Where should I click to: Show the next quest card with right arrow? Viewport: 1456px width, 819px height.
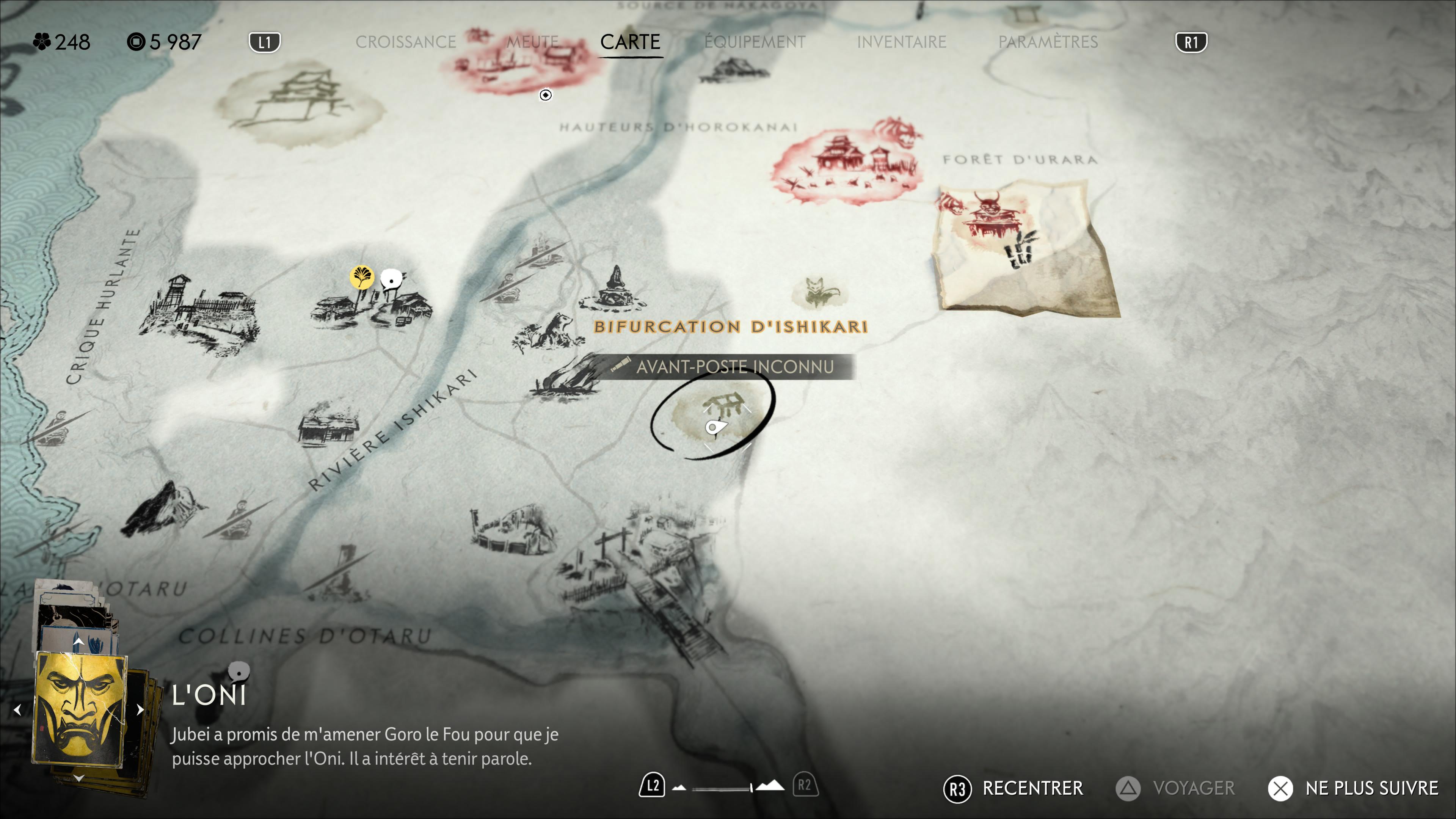140,710
